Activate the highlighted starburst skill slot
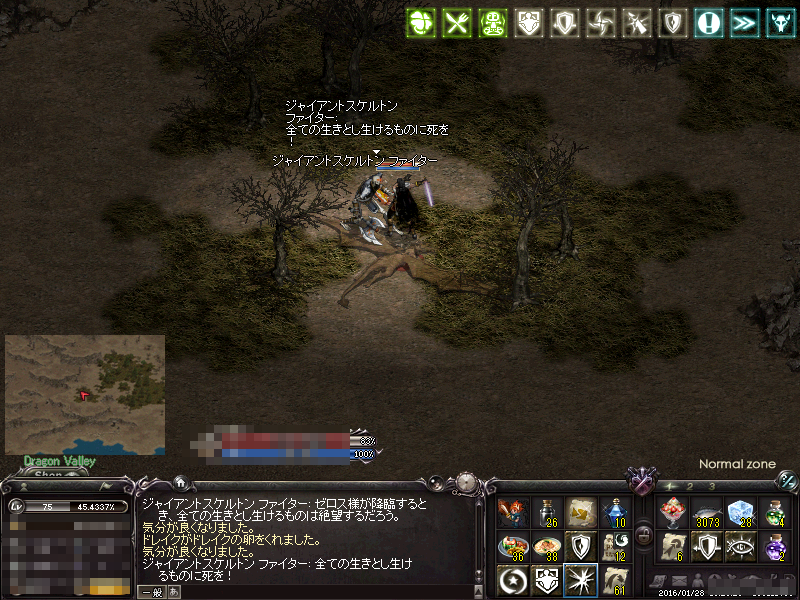This screenshot has width=800, height=600. 580,580
